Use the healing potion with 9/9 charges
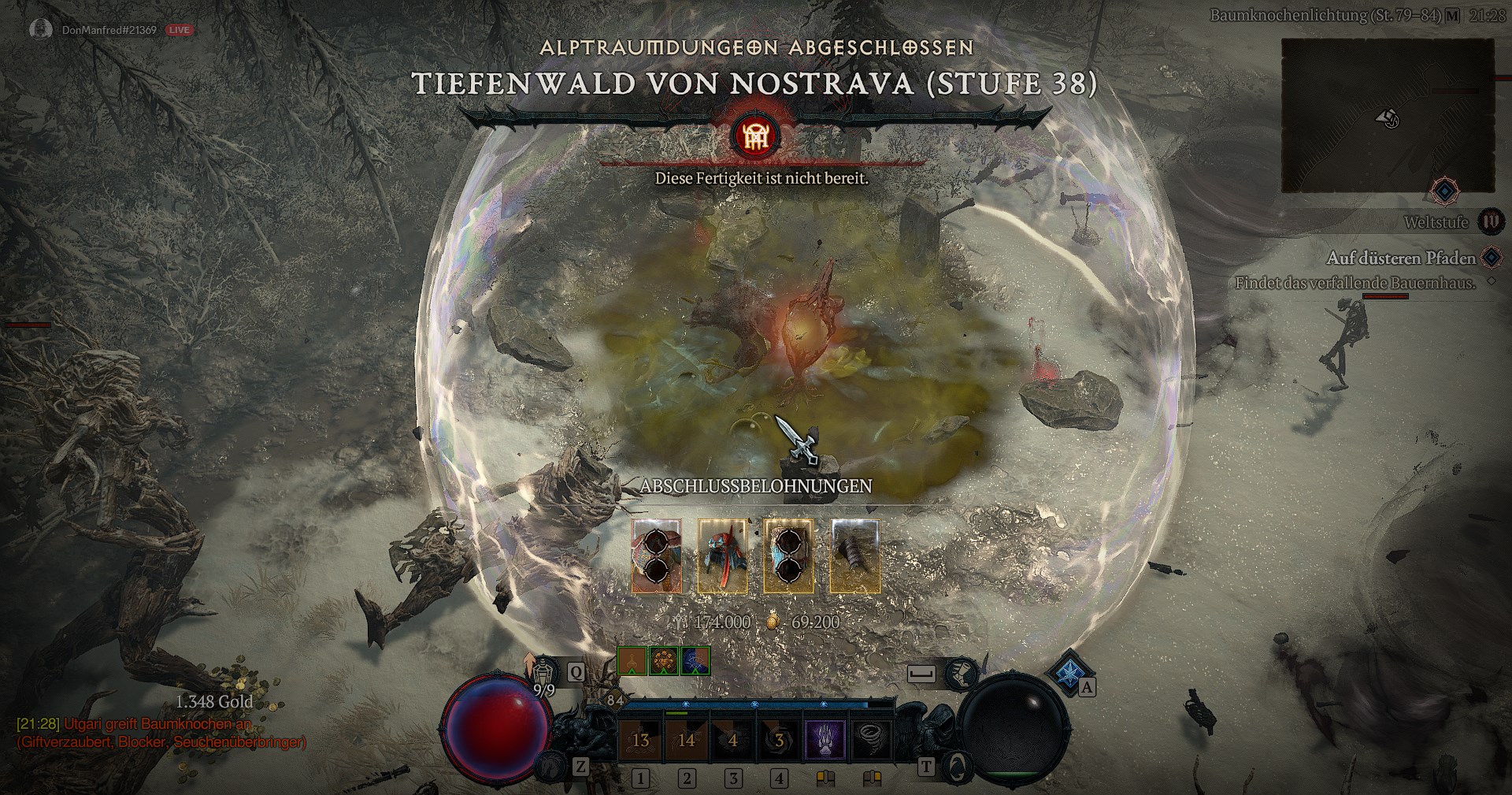1512x795 pixels. tap(544, 672)
